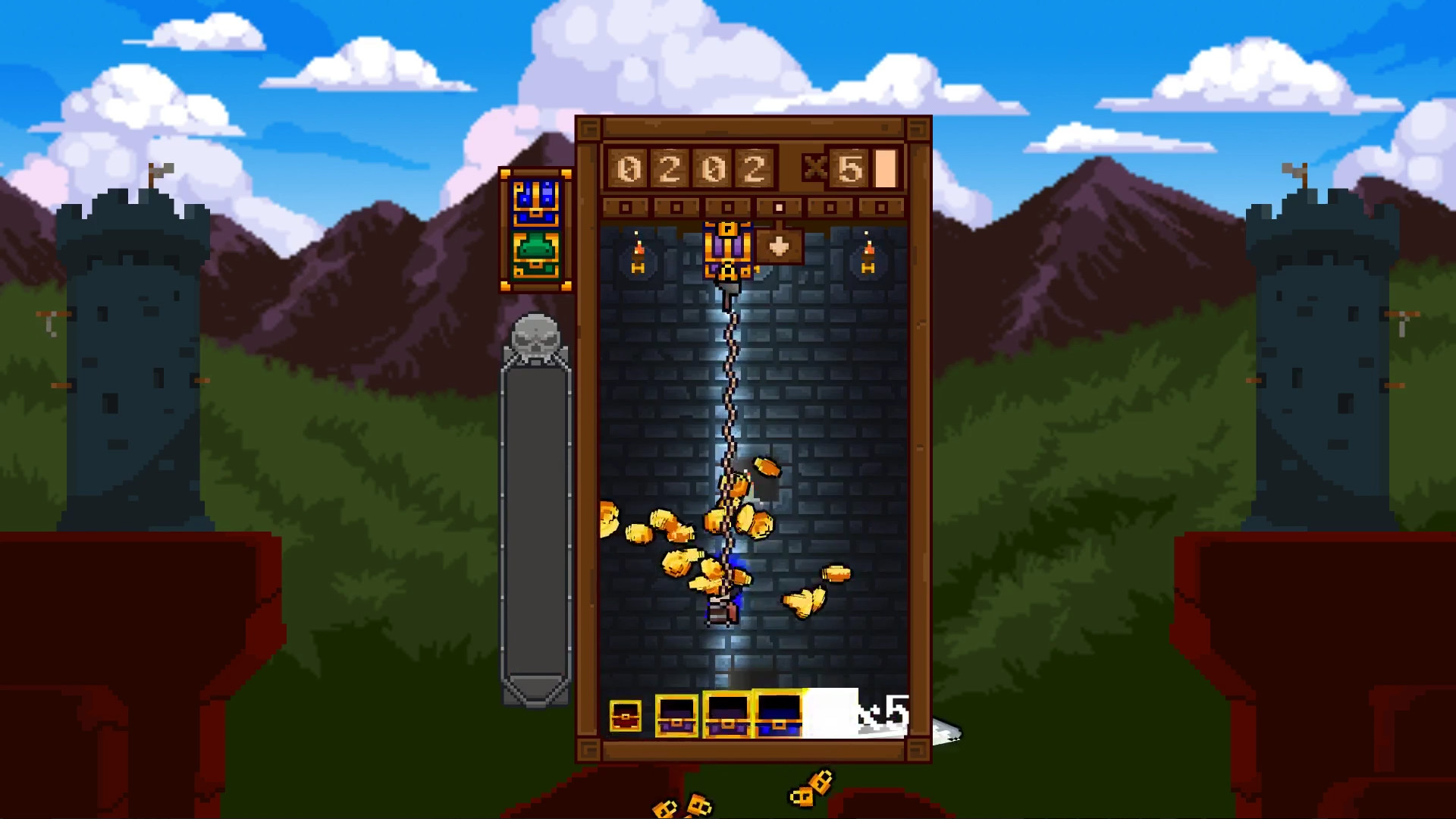
Task: Toggle the highlighted multiplier cell beside x5
Action: pos(886,168)
